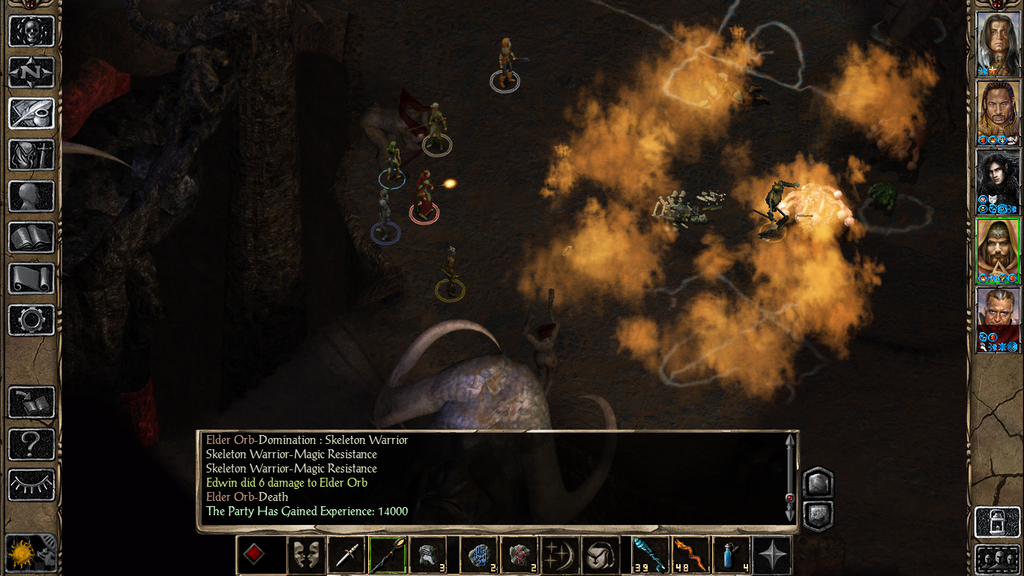The image size is (1024, 576).
Task: Select Edwin's bearded hooded portrait
Action: 997,248
